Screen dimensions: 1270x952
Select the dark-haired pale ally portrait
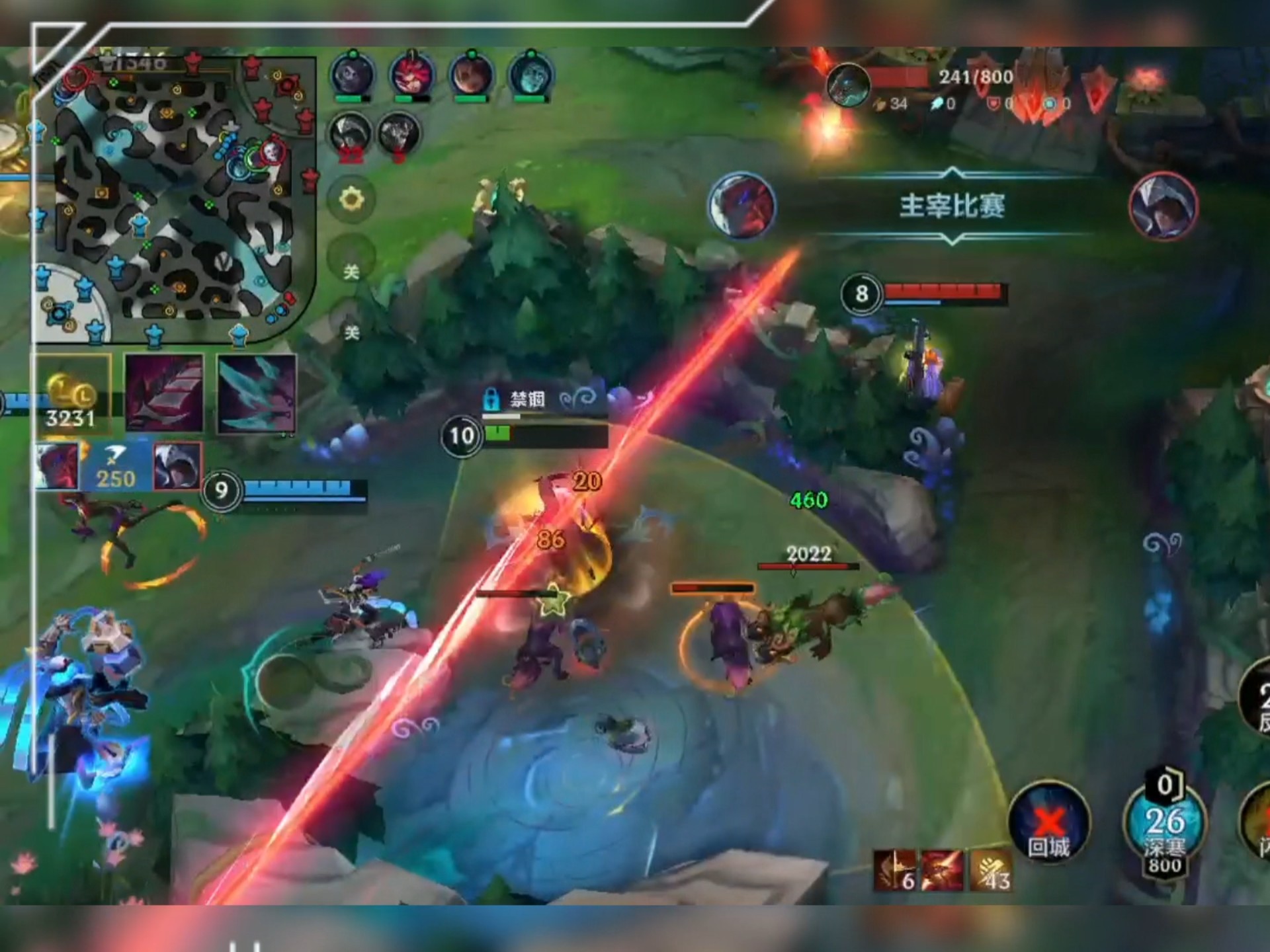pyautogui.click(x=353, y=75)
